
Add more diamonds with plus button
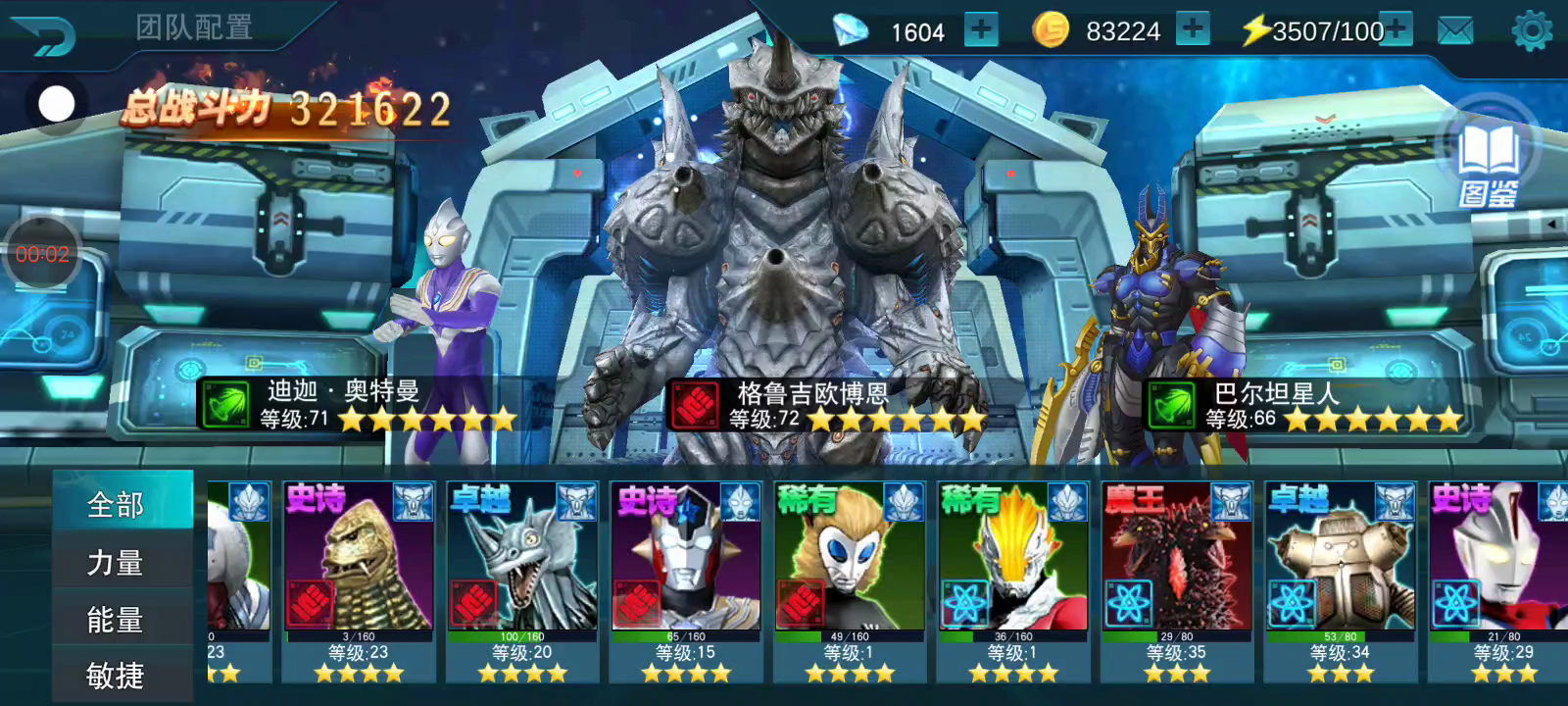click(x=980, y=29)
